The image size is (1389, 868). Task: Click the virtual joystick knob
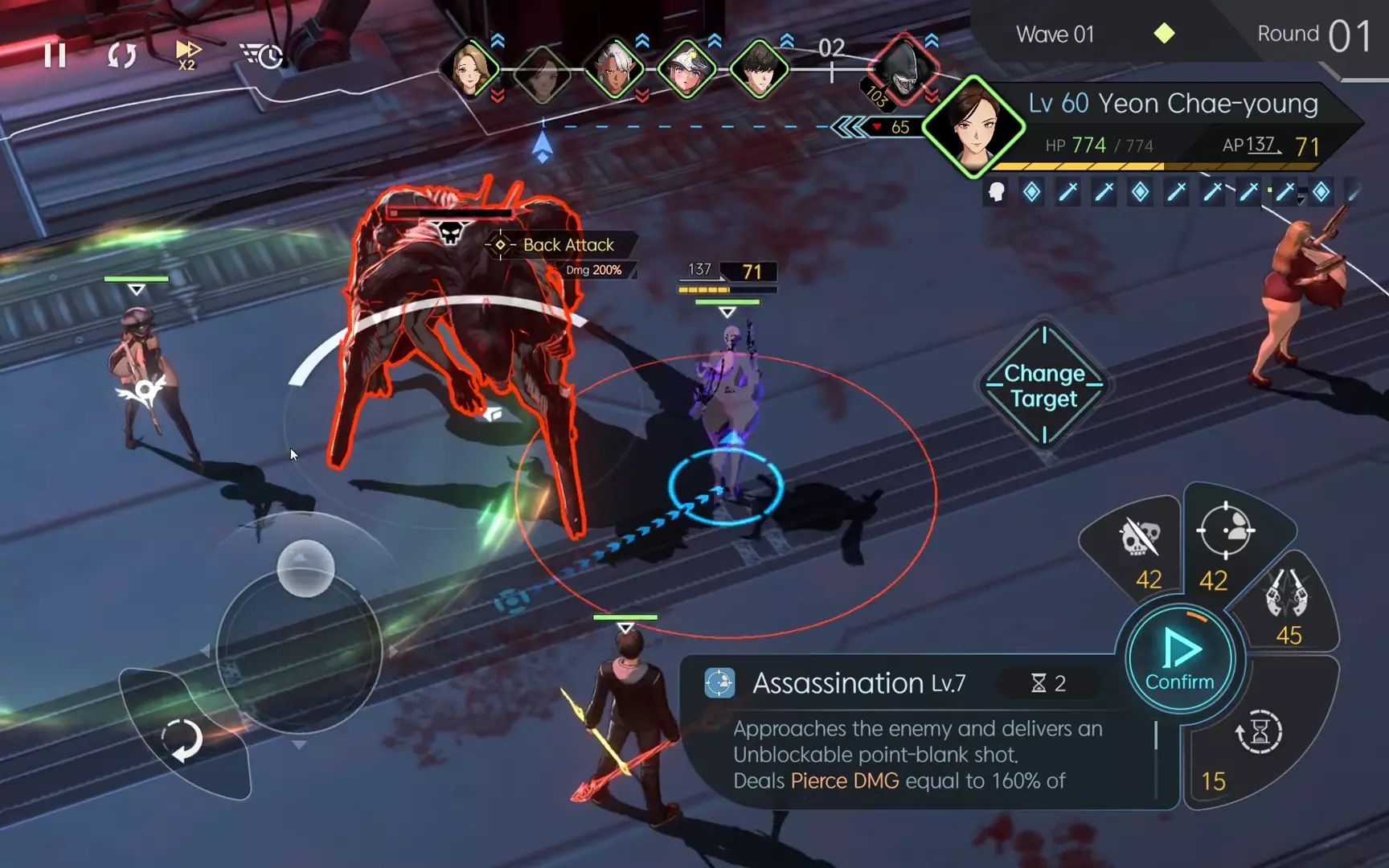click(x=305, y=568)
